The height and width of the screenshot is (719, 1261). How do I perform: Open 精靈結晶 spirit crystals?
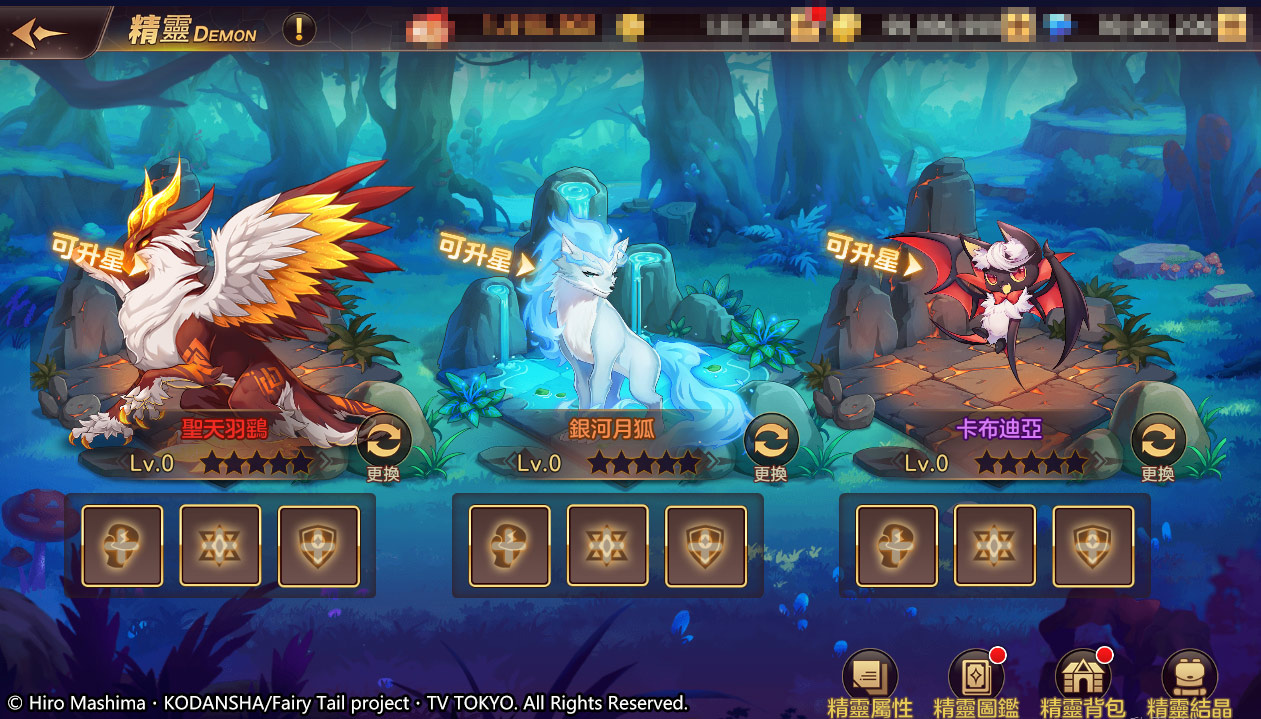click(x=1189, y=683)
